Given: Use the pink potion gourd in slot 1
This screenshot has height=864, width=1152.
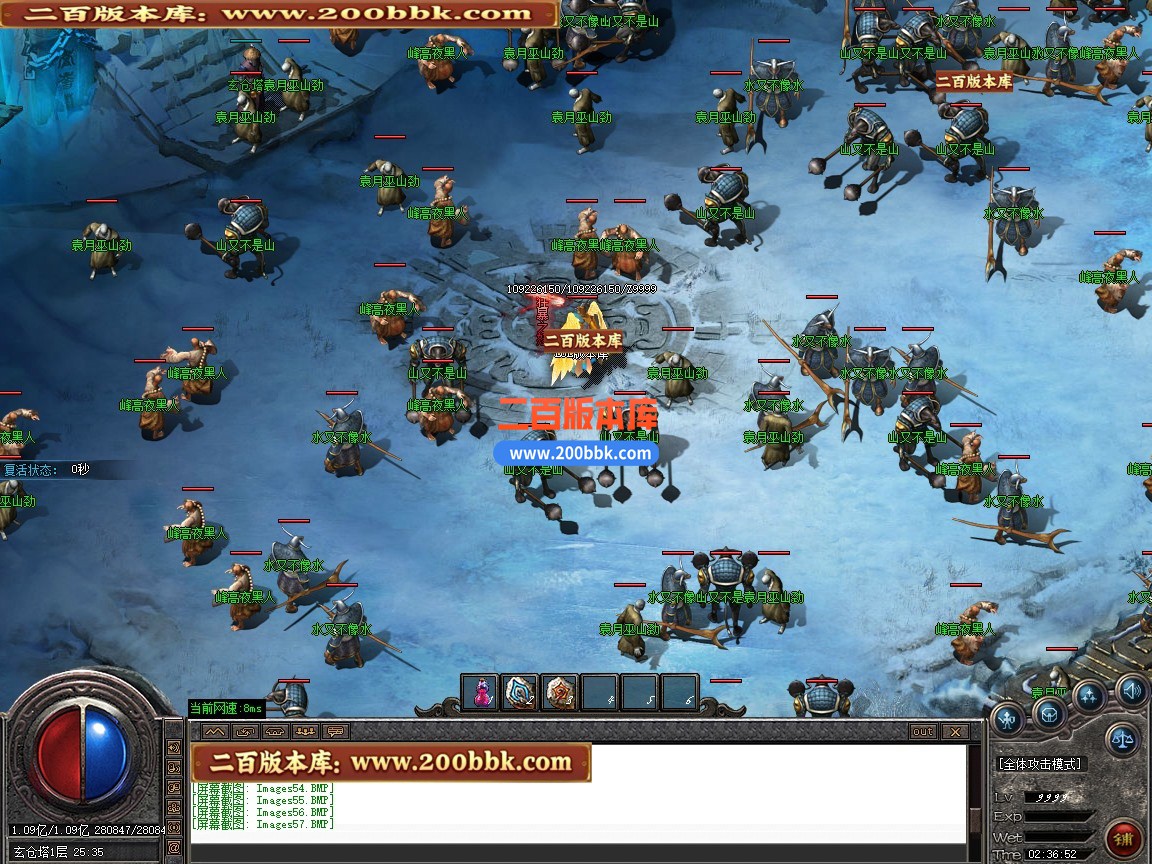Looking at the screenshot, I should pyautogui.click(x=483, y=692).
